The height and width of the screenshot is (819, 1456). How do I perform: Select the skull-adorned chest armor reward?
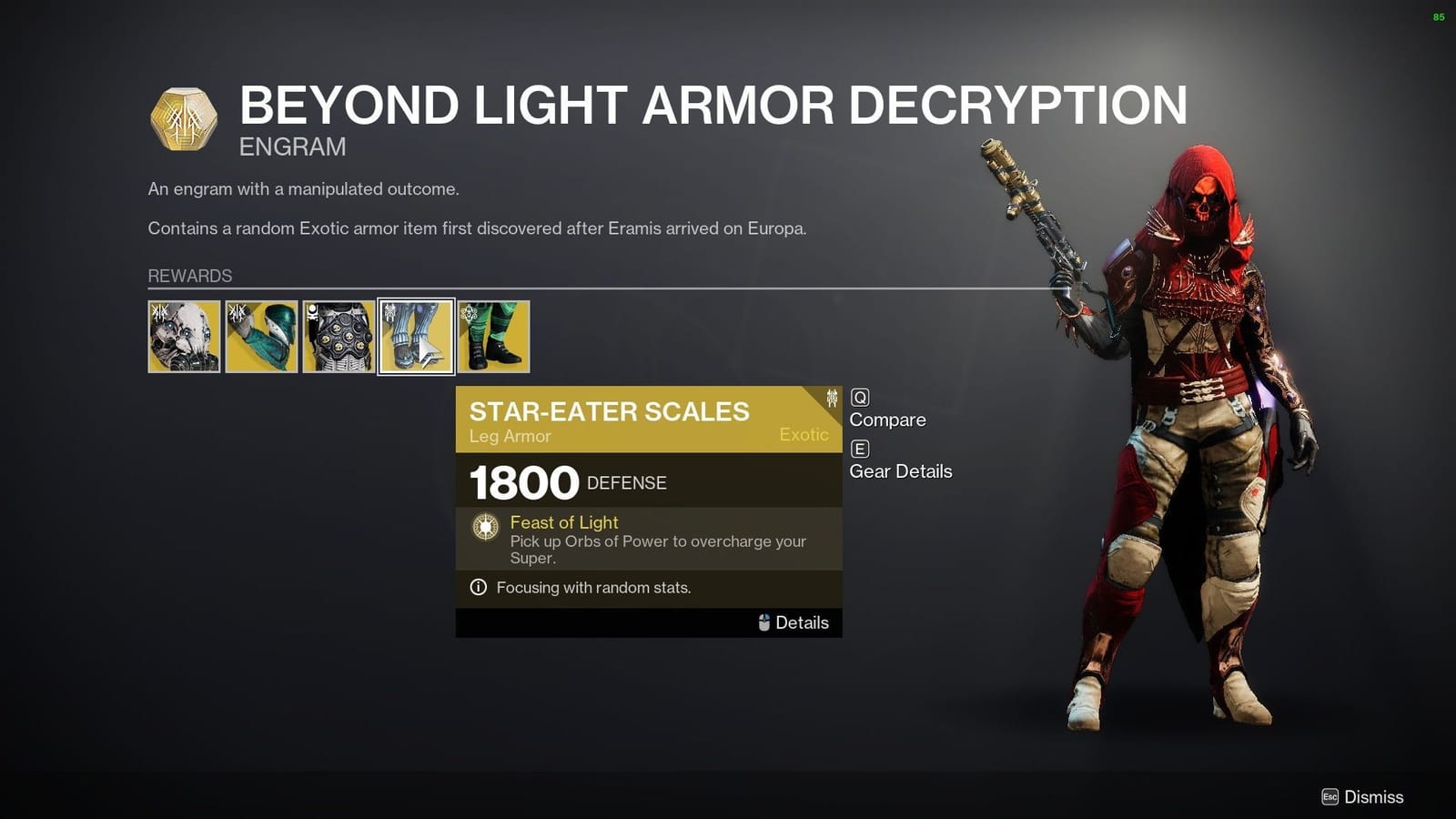338,337
